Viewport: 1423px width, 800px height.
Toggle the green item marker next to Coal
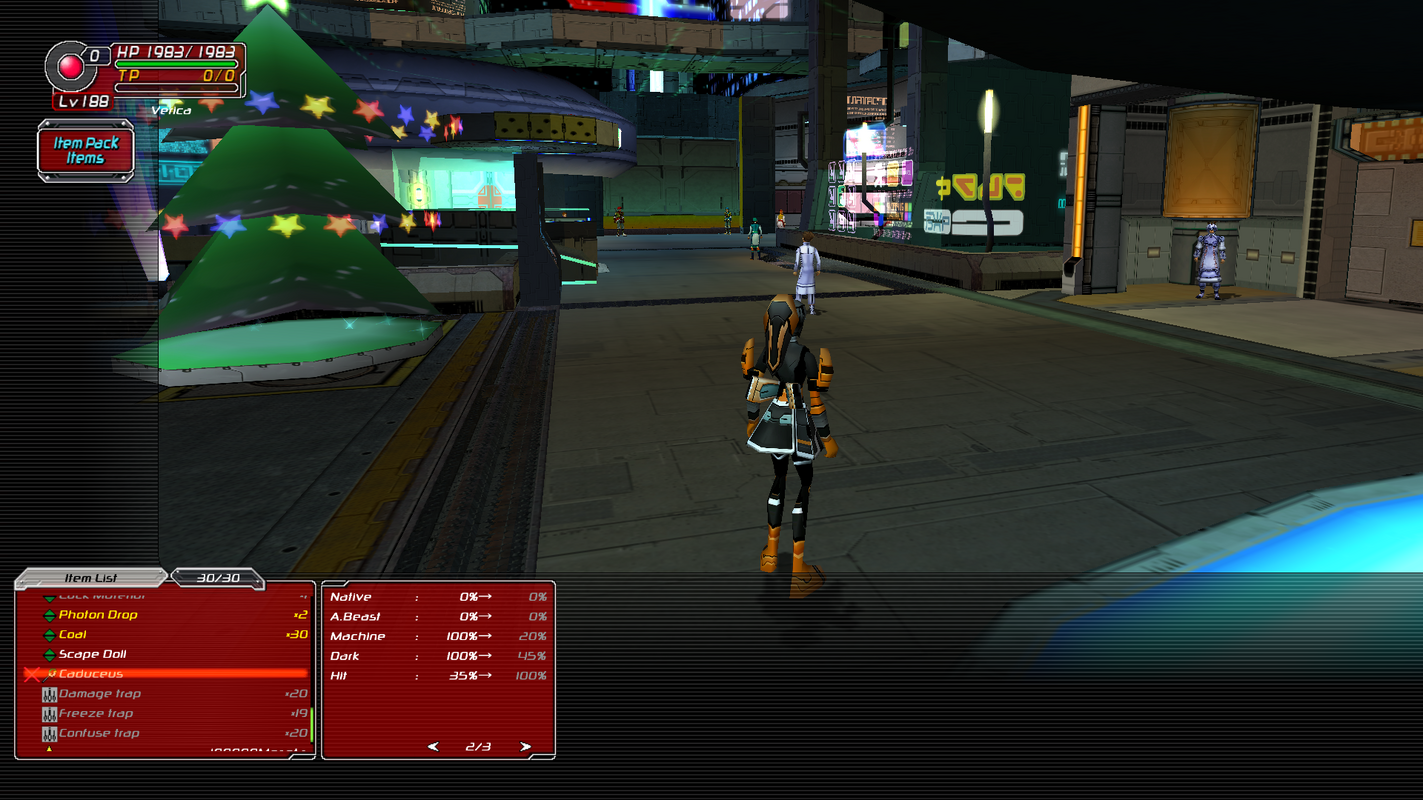click(51, 634)
